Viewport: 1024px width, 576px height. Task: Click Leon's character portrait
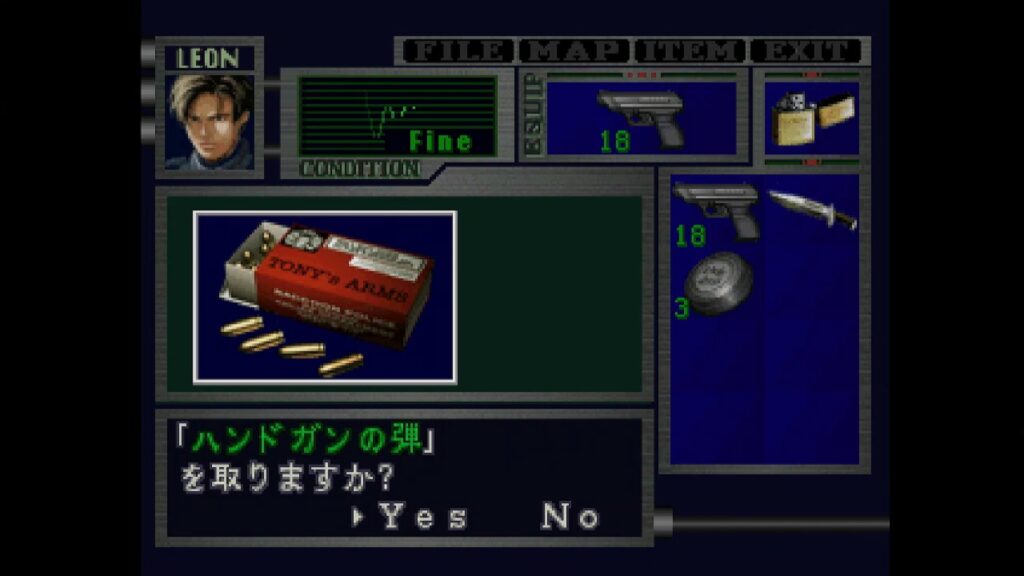[210, 122]
